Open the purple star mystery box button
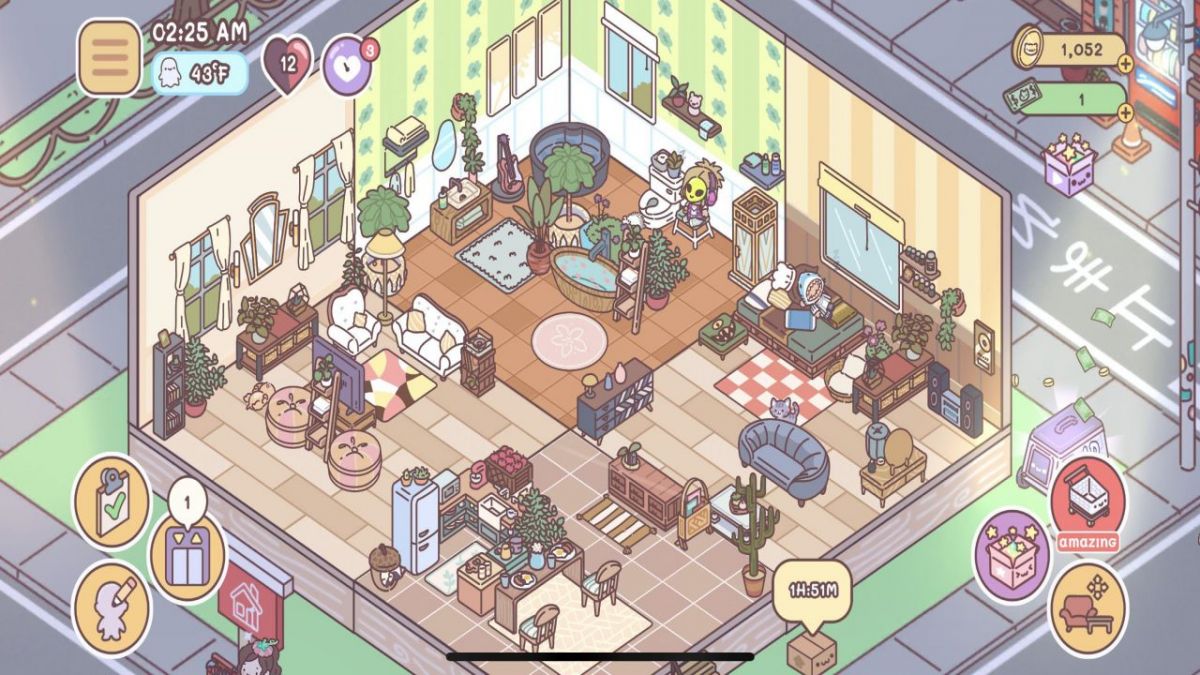 [x=1011, y=556]
